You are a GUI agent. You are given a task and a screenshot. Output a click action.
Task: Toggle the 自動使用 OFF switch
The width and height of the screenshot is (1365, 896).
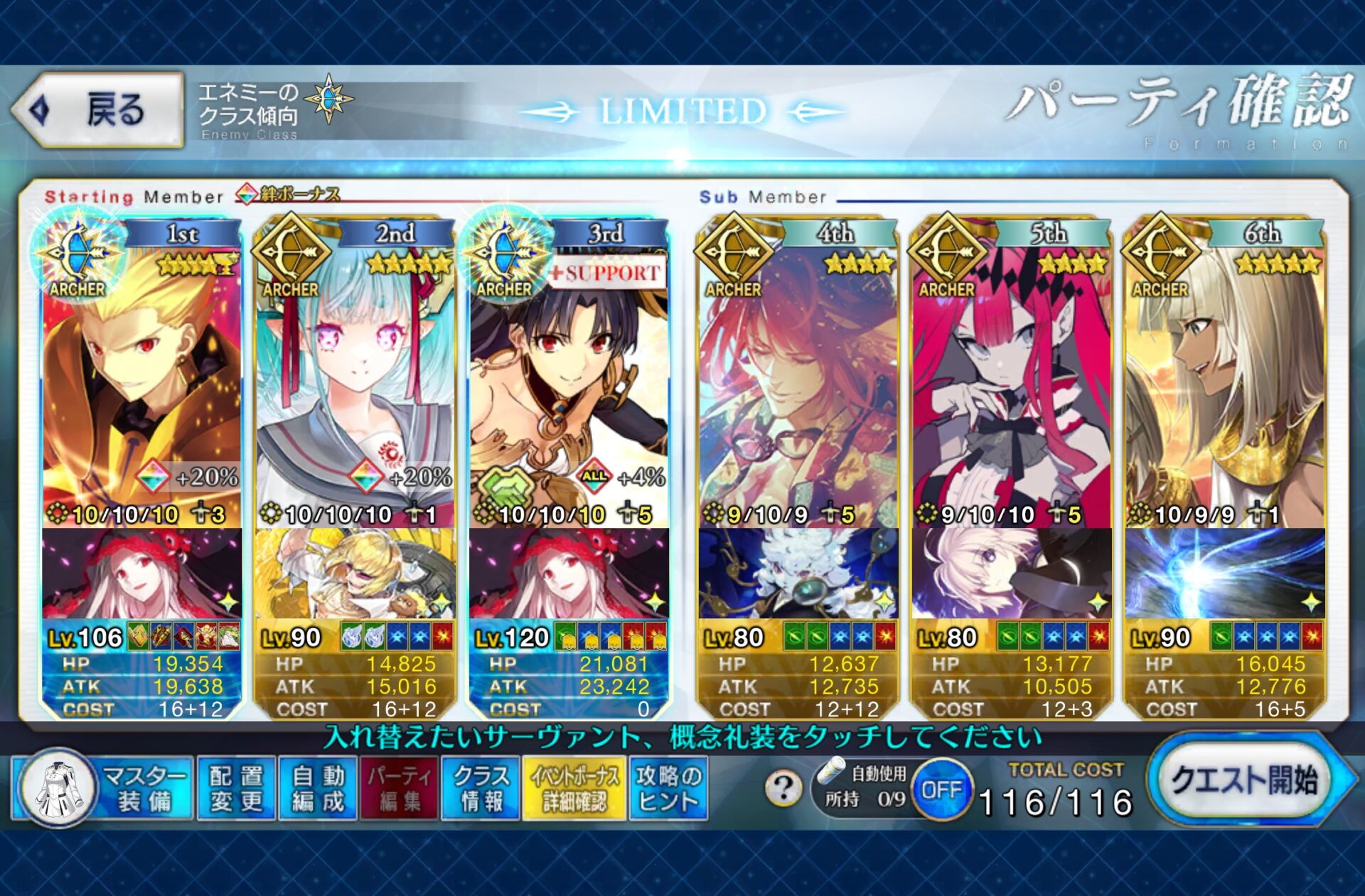[941, 789]
